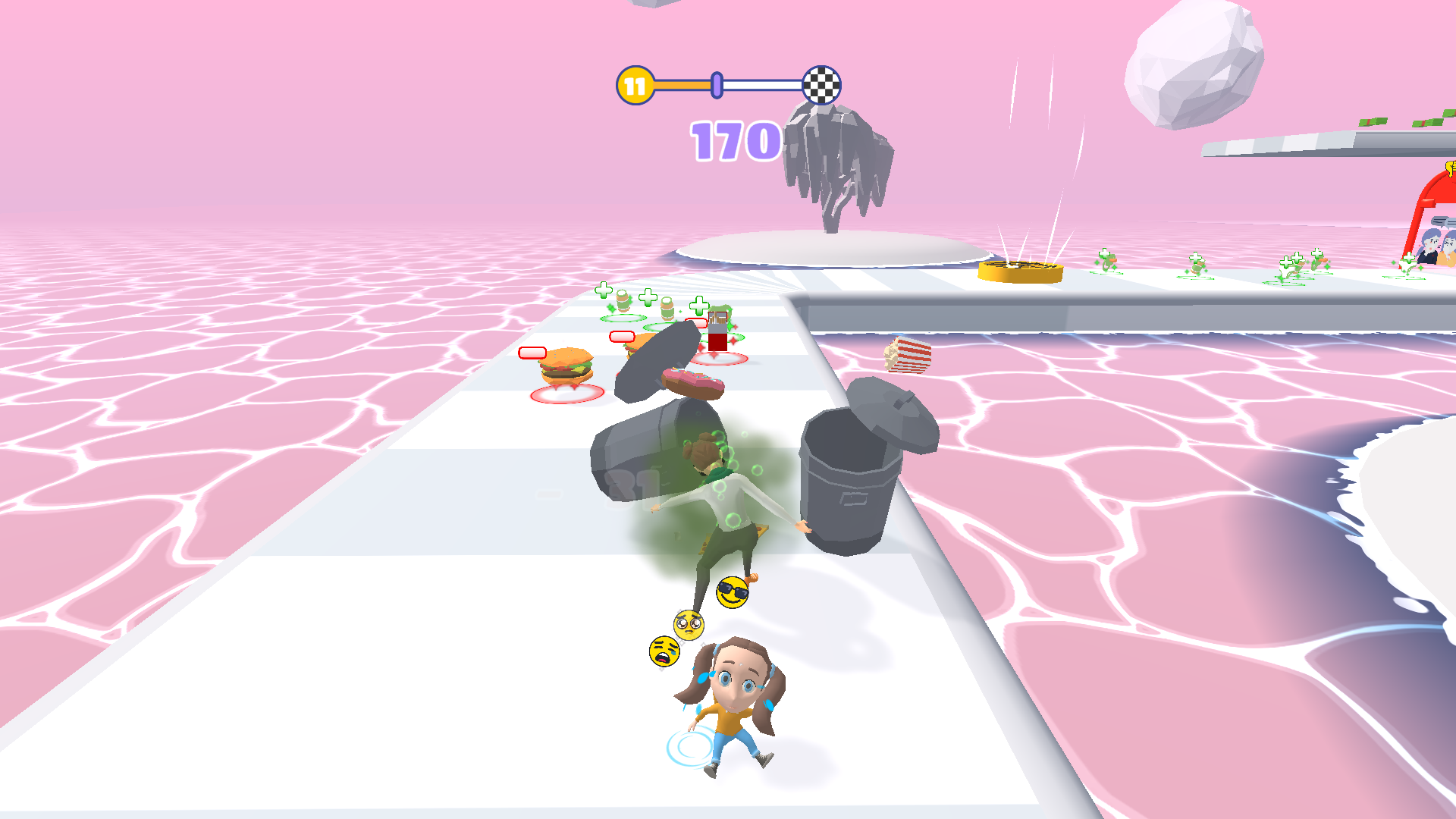
Task: Click the pleading face emoji
Action: [x=689, y=625]
